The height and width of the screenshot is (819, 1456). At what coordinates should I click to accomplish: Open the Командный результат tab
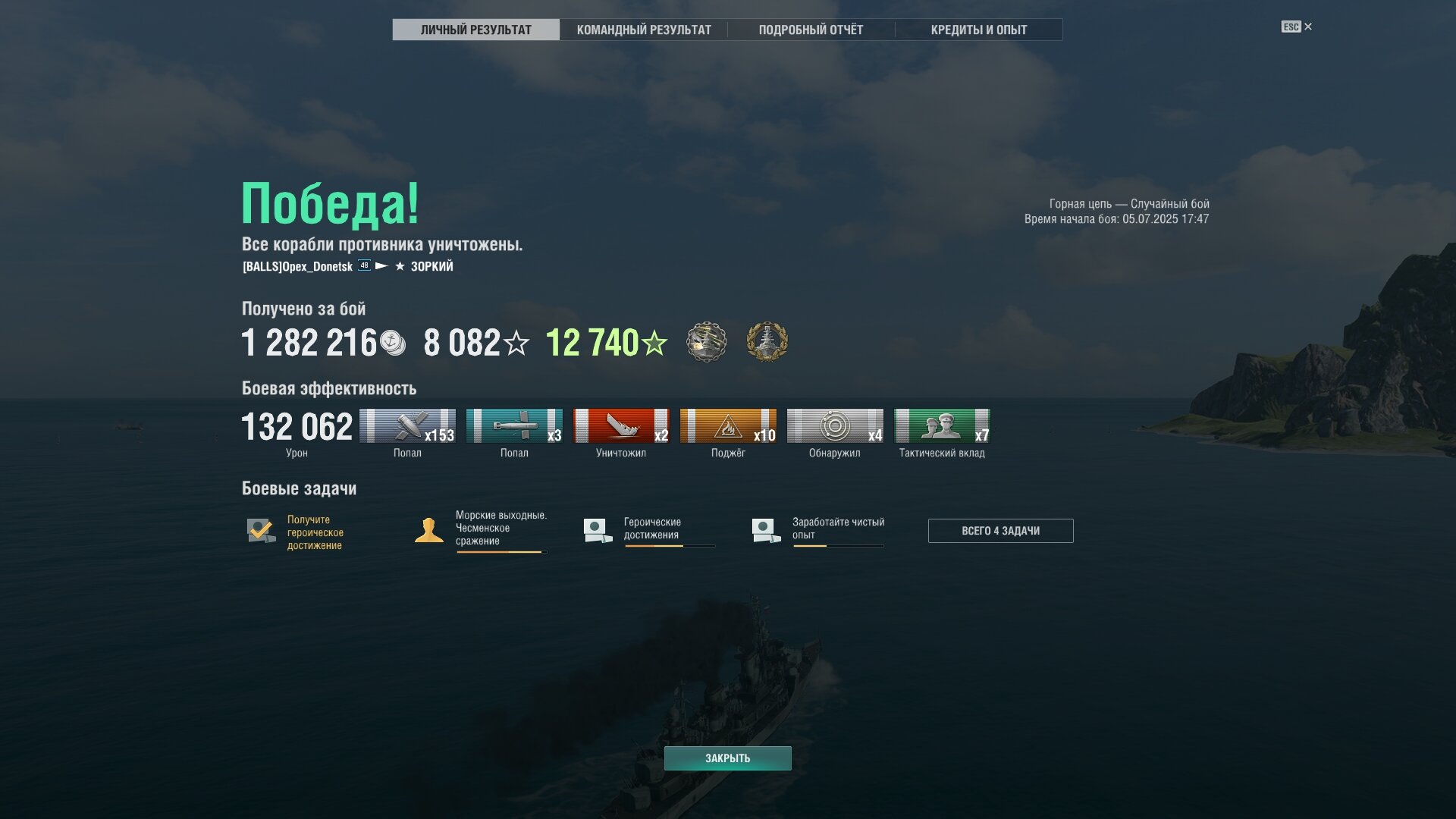click(x=644, y=30)
